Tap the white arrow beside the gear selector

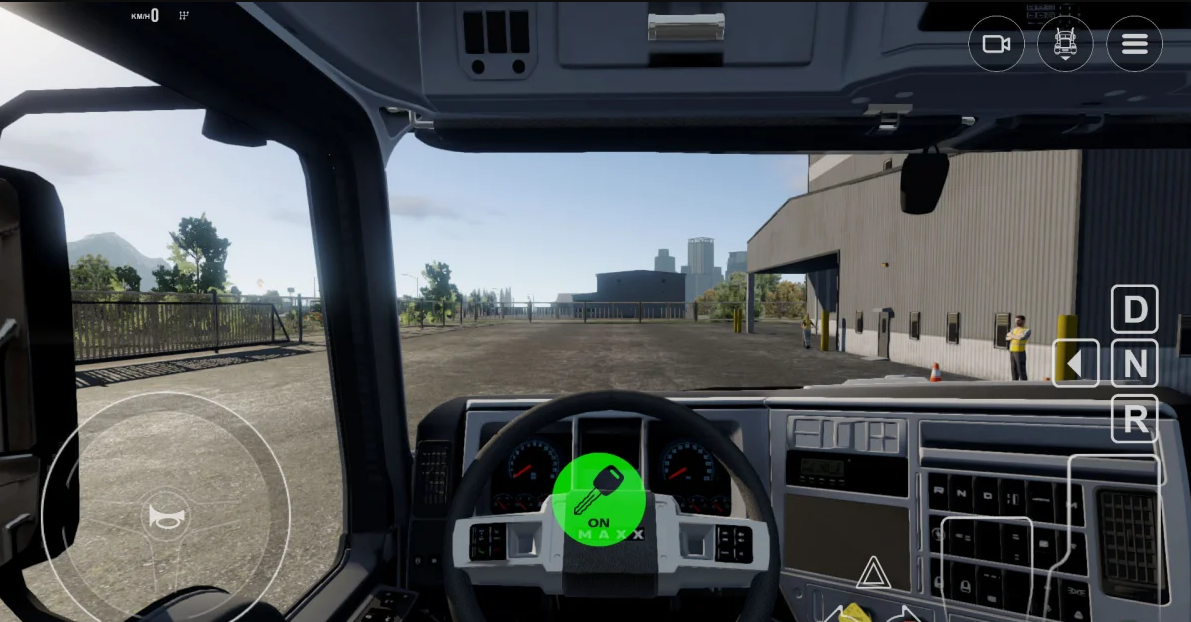click(1075, 364)
